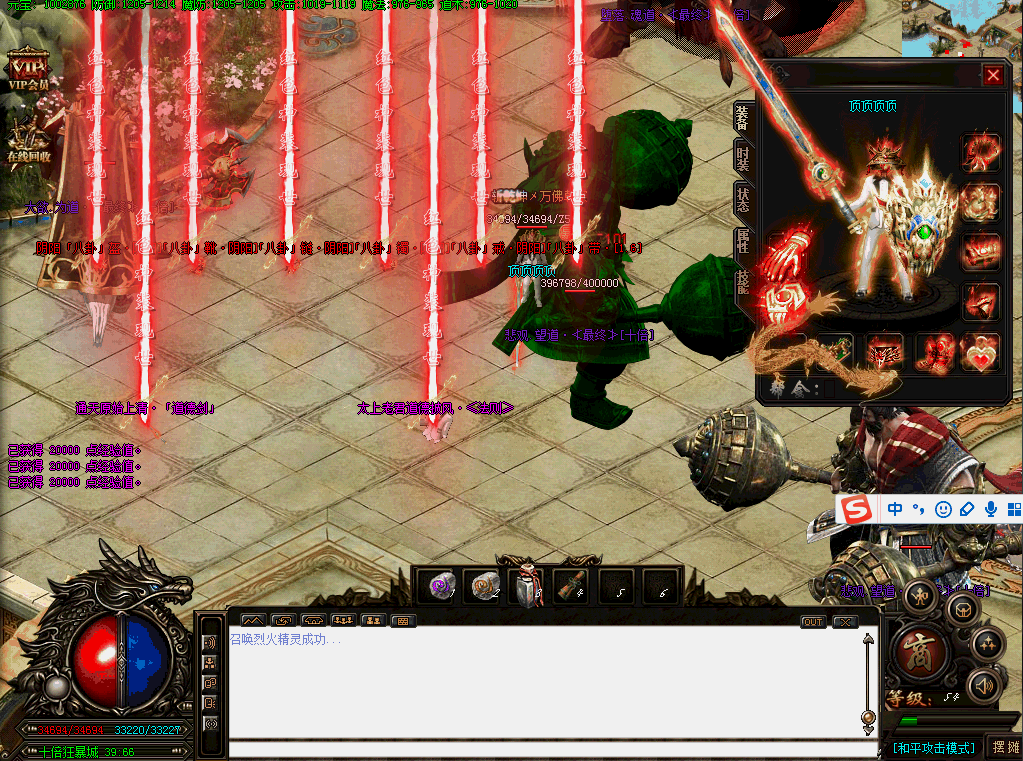1023x761 pixels.
Task: Open the VIP会员 membership icon
Action: [x=28, y=70]
